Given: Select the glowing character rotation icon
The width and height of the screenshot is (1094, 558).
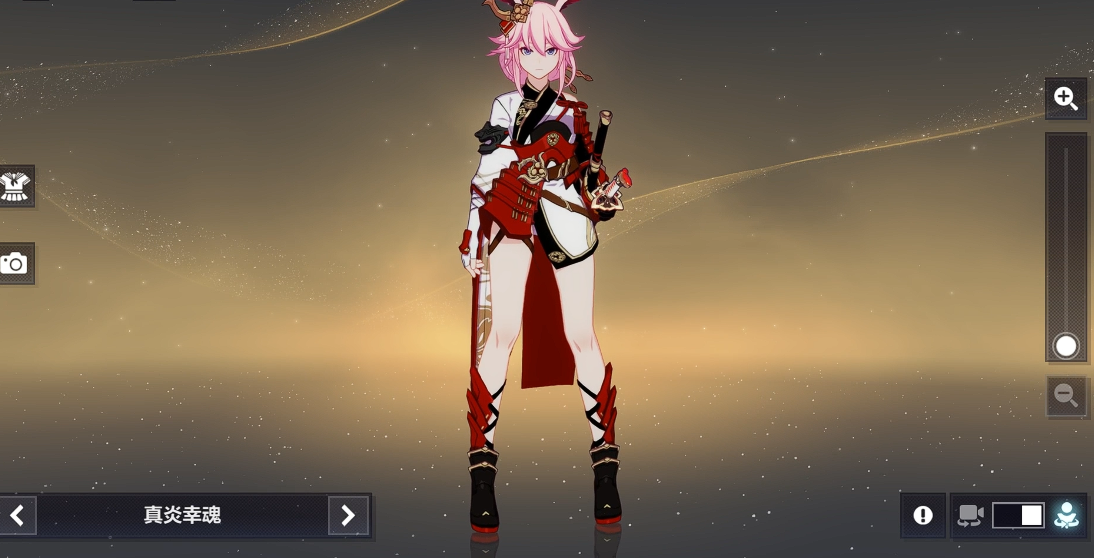Looking at the screenshot, I should coord(1067,515).
